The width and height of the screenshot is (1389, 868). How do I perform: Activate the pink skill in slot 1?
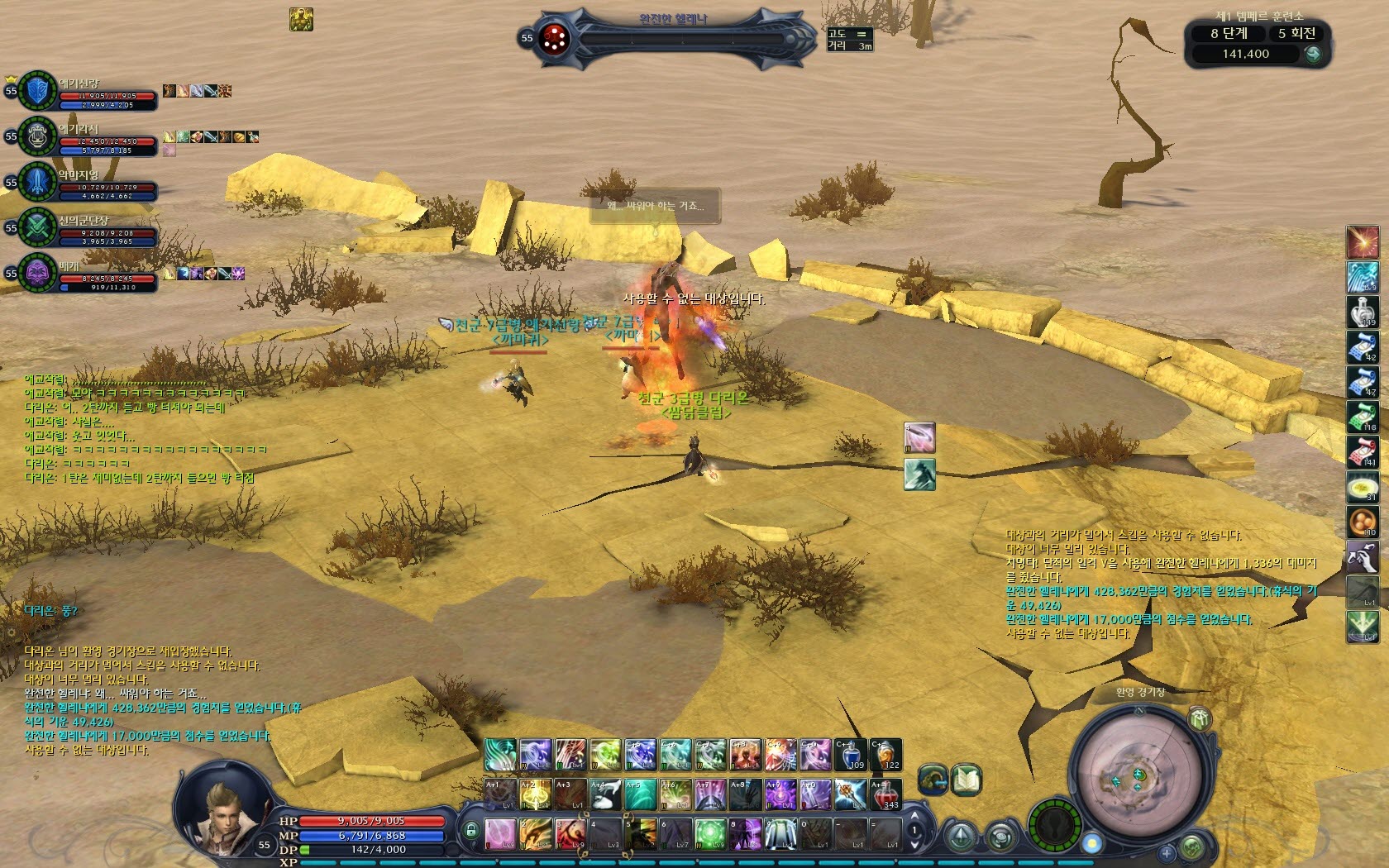(x=499, y=833)
